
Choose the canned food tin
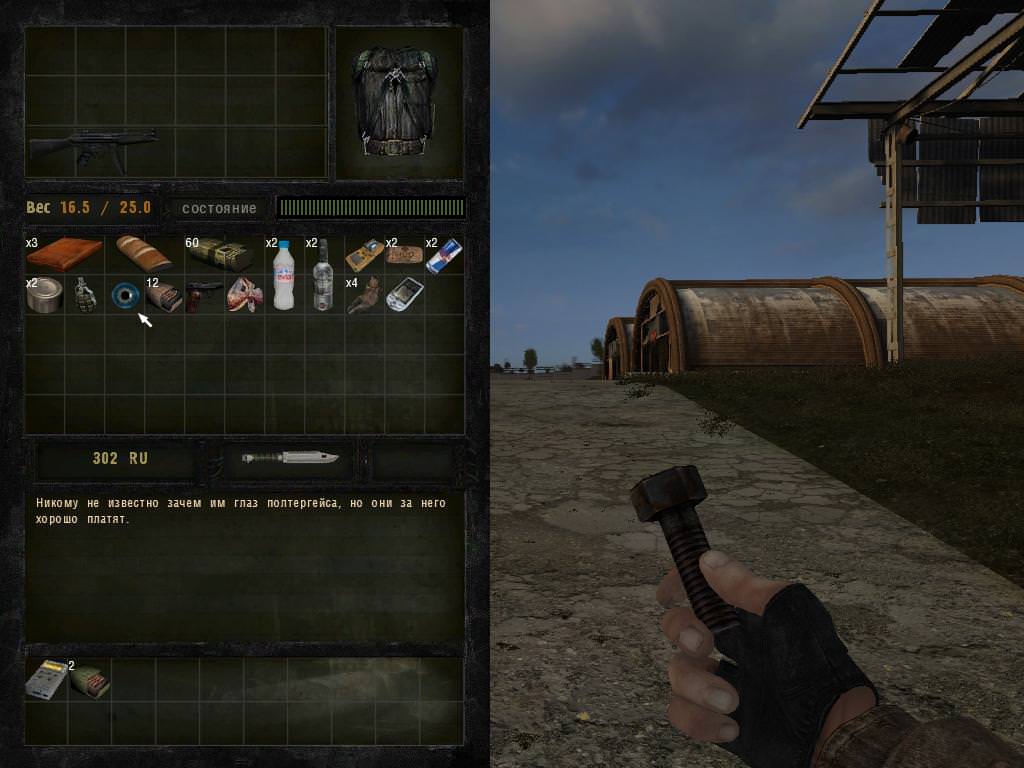pos(44,295)
